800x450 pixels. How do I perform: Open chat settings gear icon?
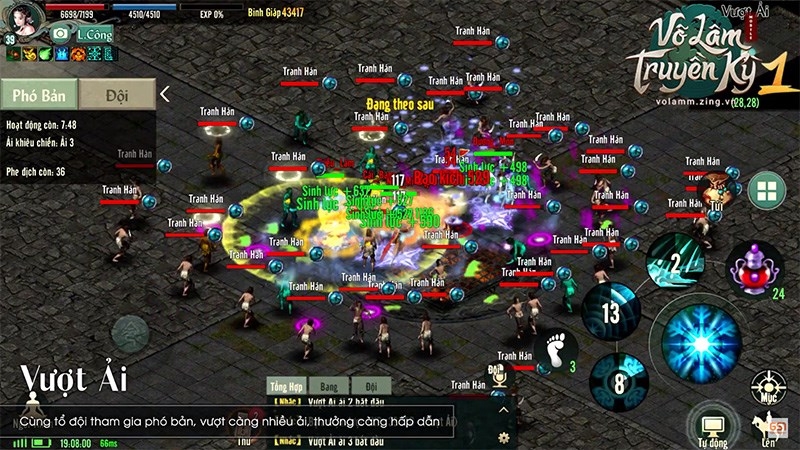pos(505,436)
